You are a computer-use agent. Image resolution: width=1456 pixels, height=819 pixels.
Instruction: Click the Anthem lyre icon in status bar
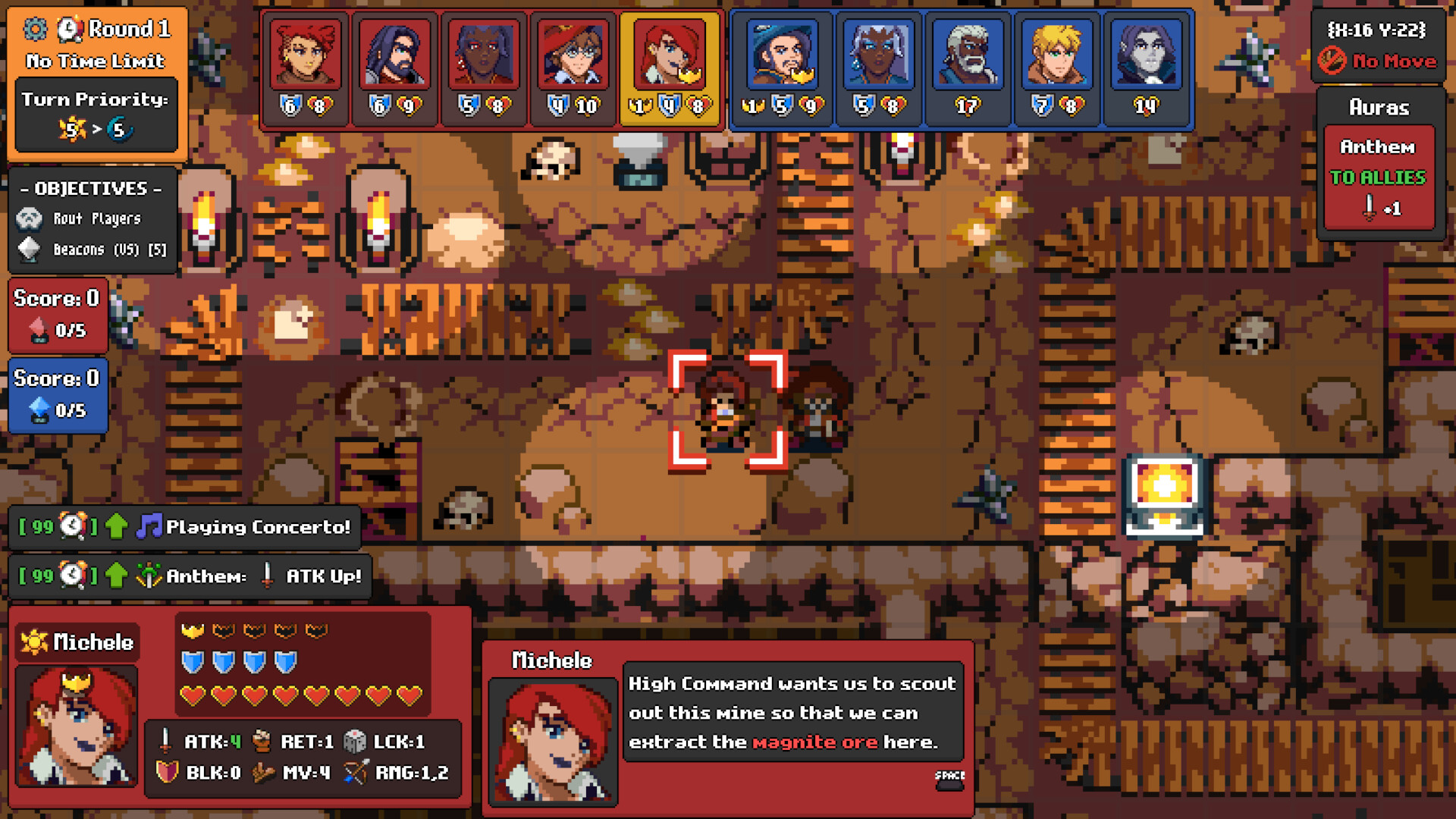coord(149,576)
